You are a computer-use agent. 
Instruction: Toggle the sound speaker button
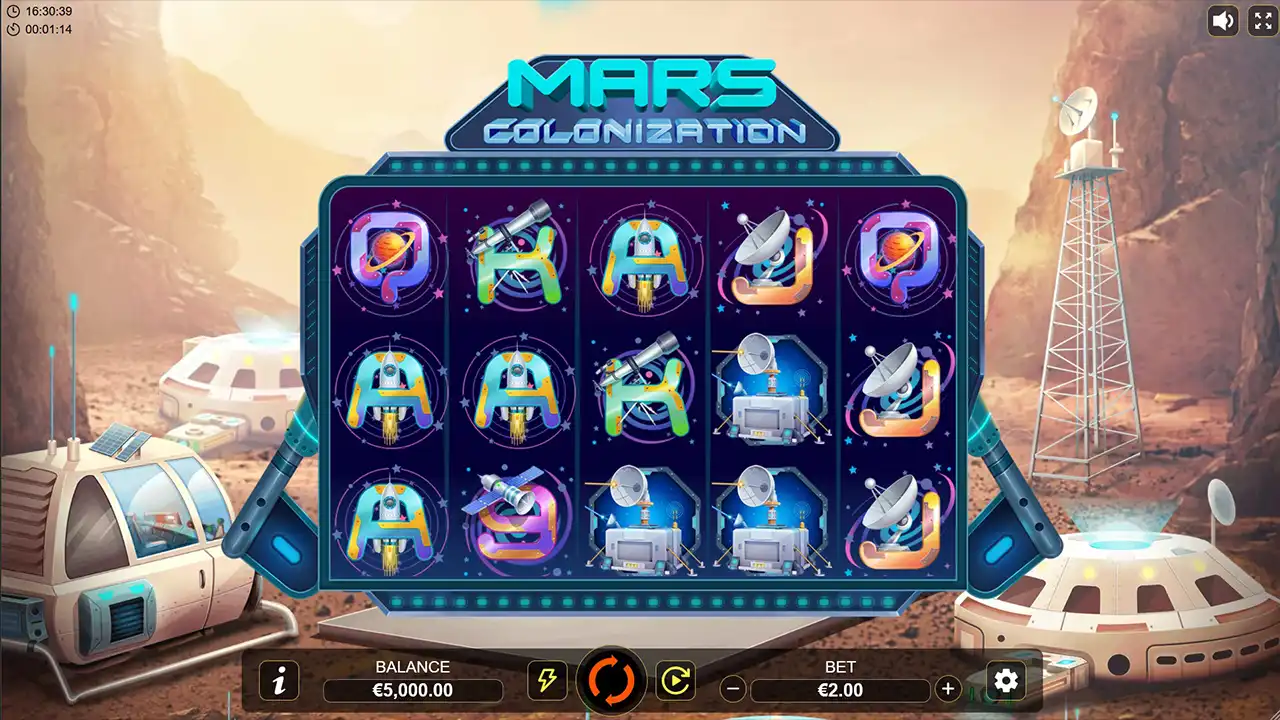coord(1223,20)
